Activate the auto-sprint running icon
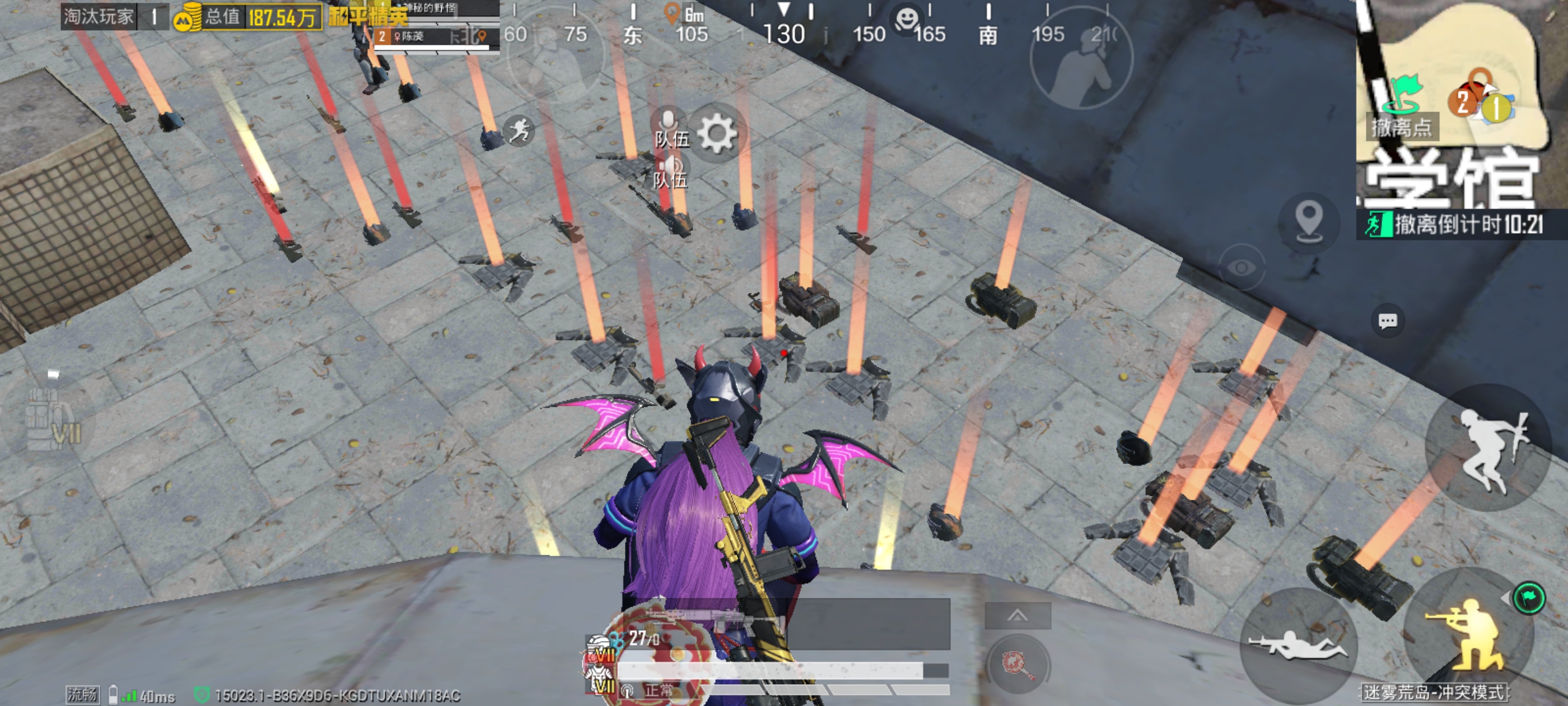This screenshot has height=706, width=1568. tap(519, 130)
